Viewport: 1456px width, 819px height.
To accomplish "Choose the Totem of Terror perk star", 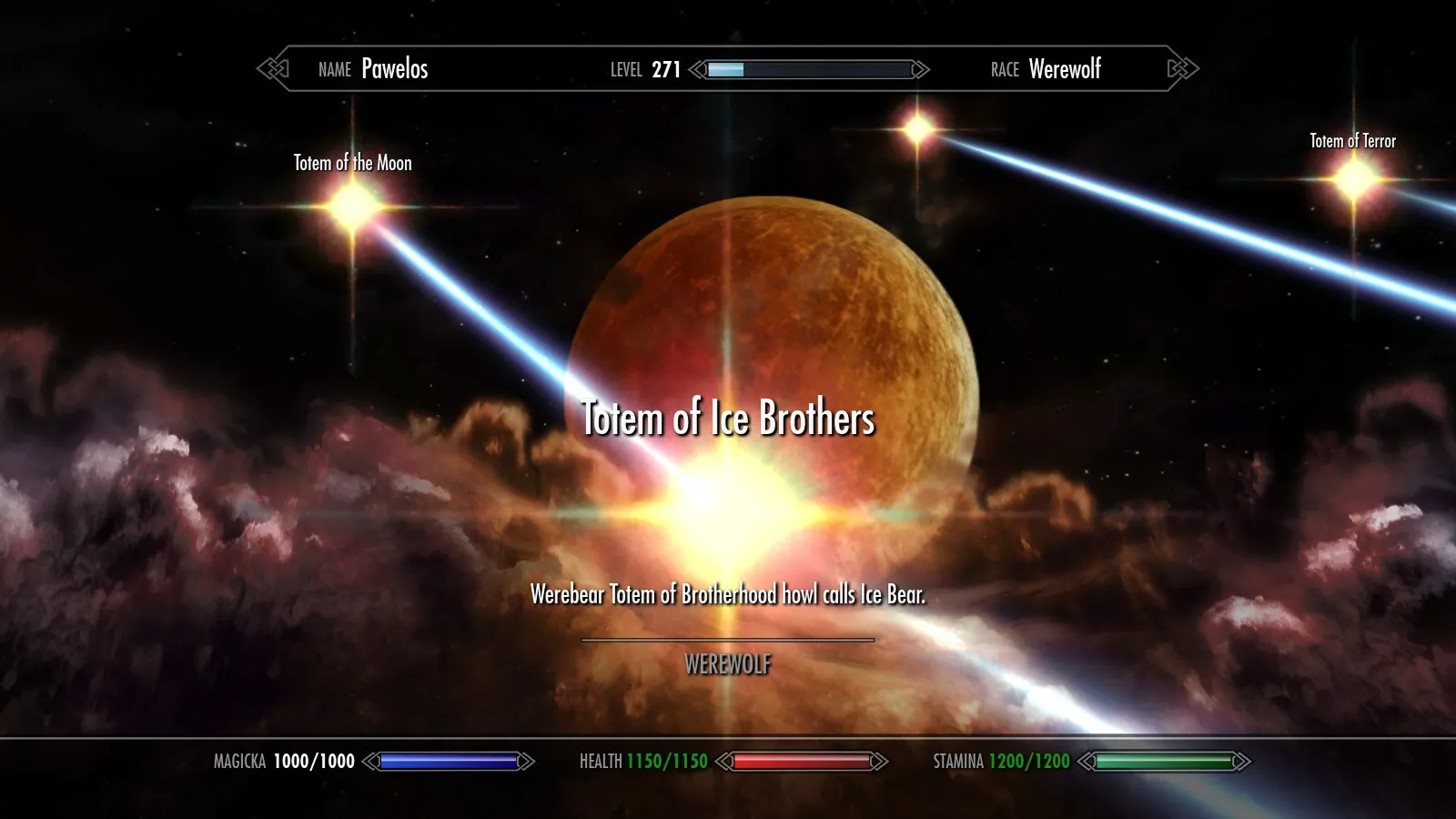I will 1354,179.
